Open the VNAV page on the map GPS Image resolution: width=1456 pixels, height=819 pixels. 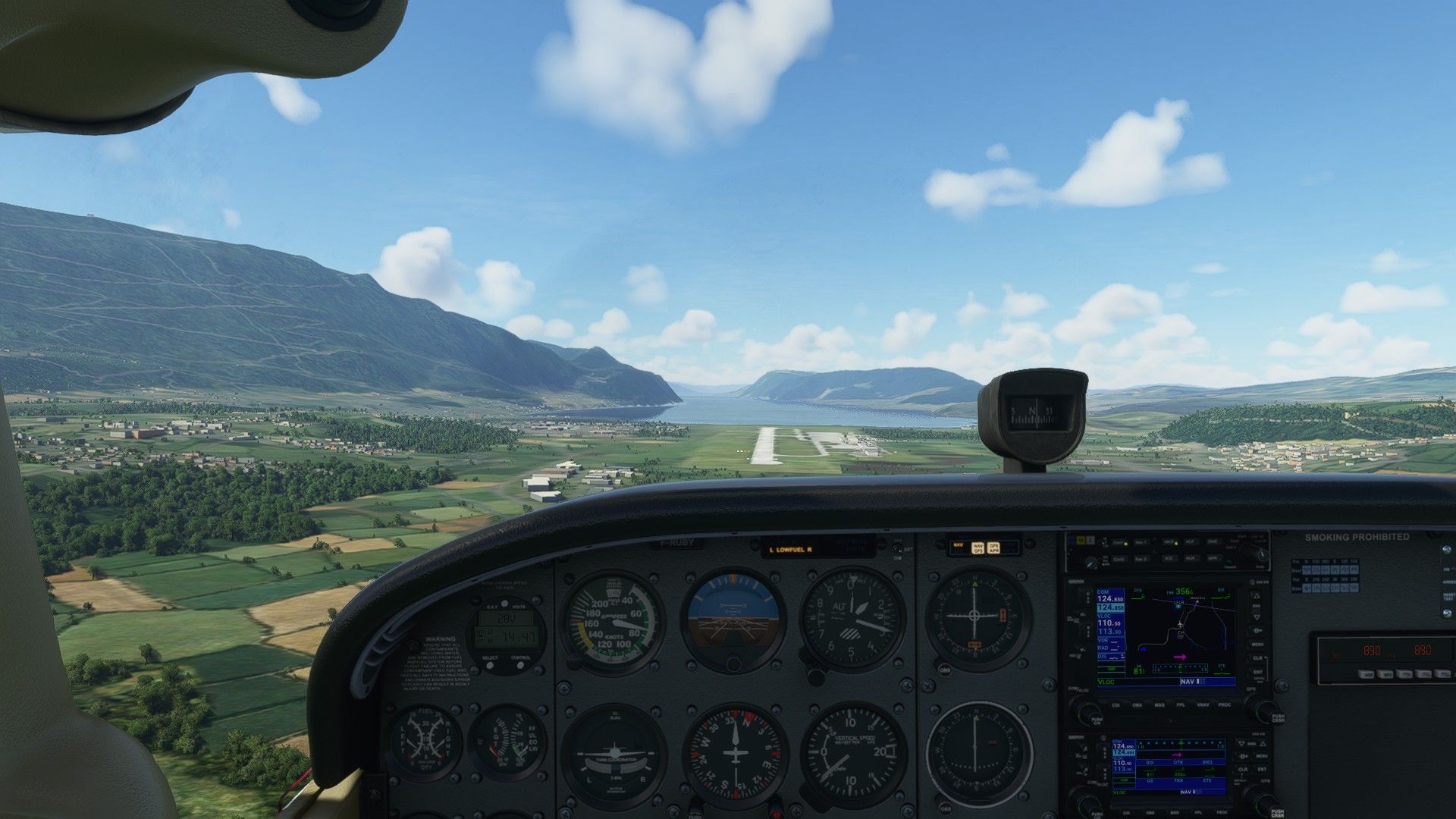tap(1202, 704)
